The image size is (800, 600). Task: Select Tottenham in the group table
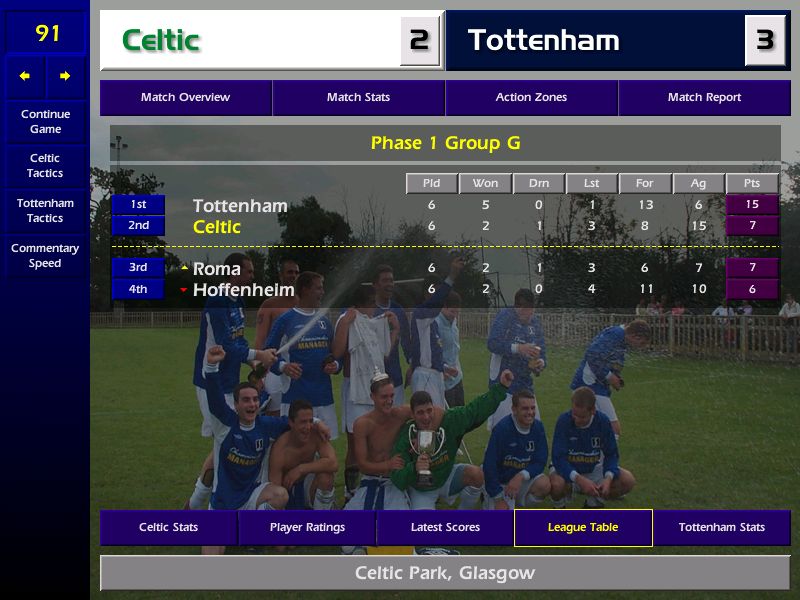(x=240, y=206)
